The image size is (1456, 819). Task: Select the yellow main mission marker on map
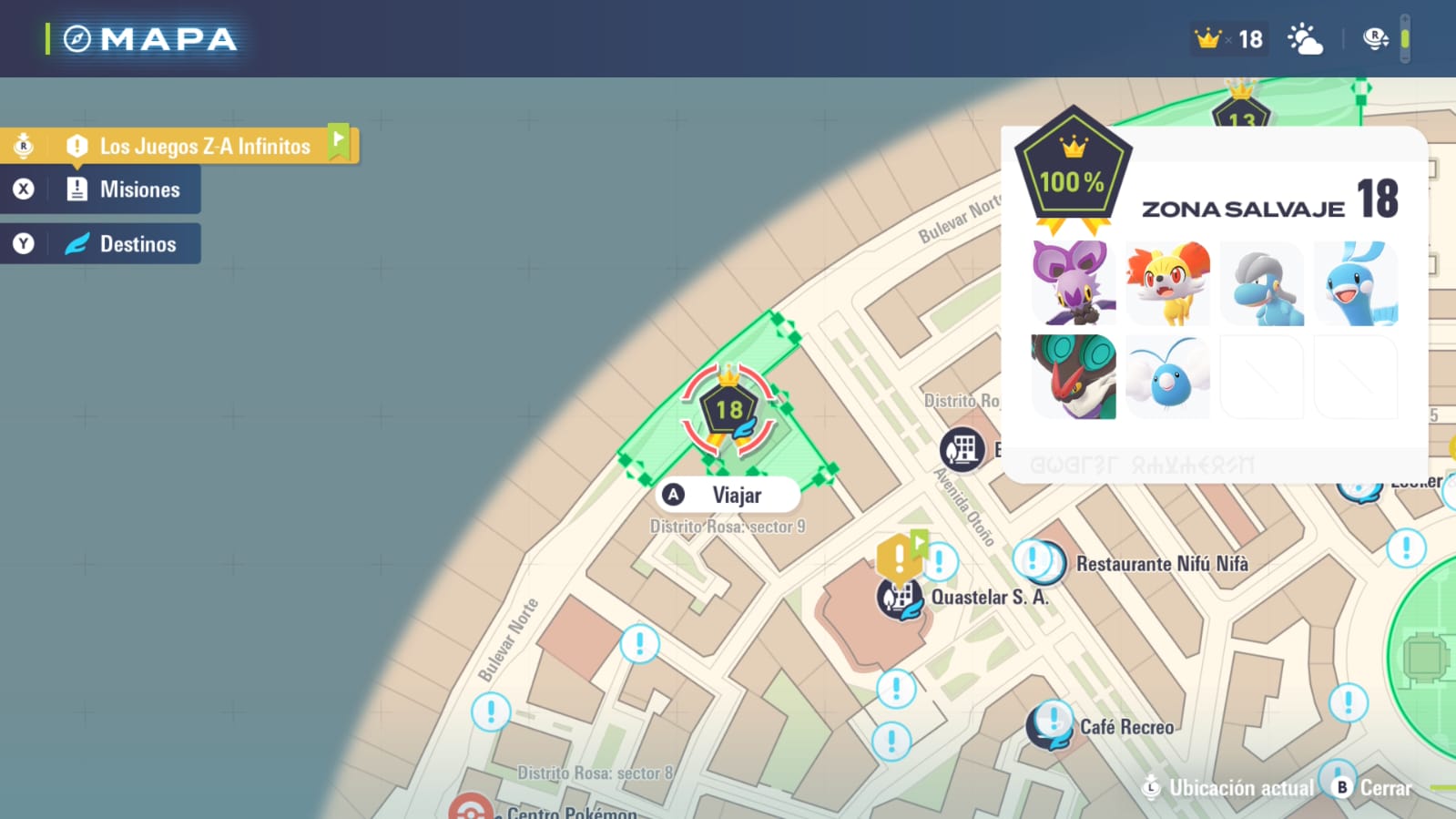tap(898, 555)
